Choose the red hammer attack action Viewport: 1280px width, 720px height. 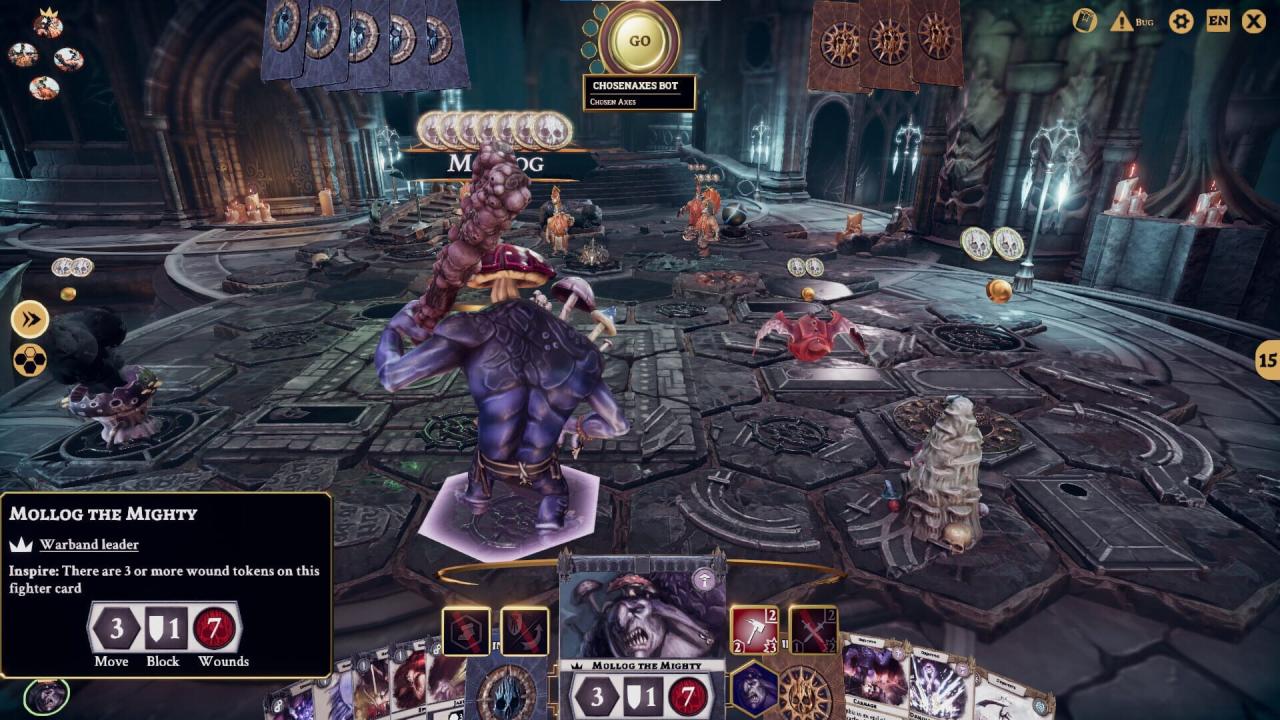tap(755, 632)
